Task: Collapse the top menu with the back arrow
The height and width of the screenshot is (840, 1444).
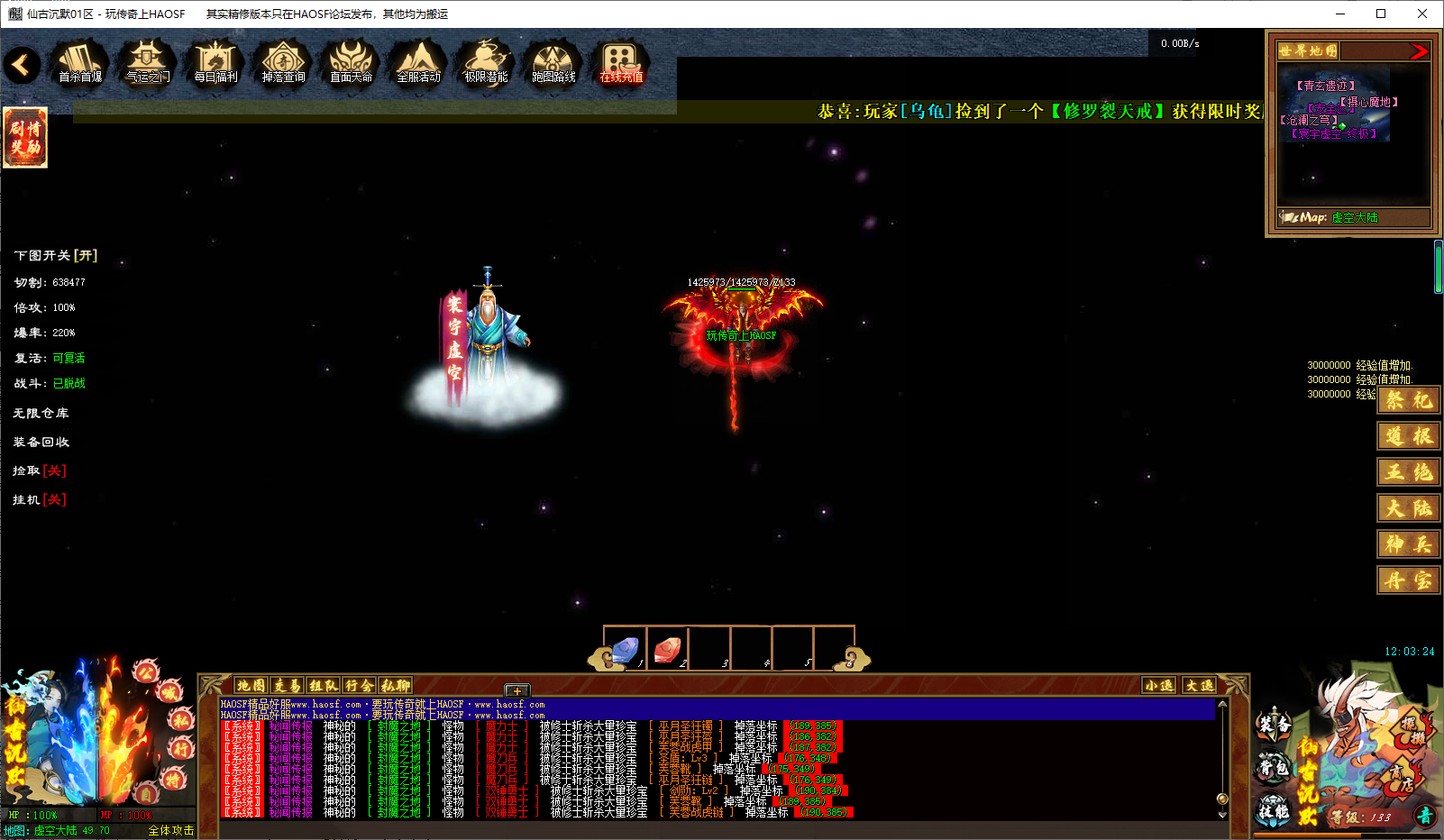Action: [22, 65]
